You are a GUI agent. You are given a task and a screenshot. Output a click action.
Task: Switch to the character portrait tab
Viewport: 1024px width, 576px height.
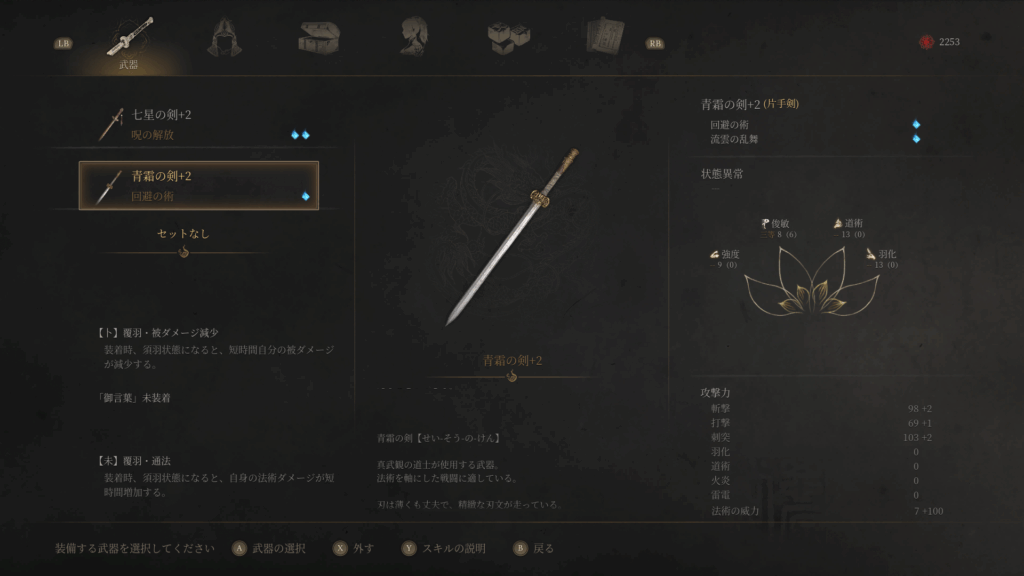pyautogui.click(x=413, y=38)
